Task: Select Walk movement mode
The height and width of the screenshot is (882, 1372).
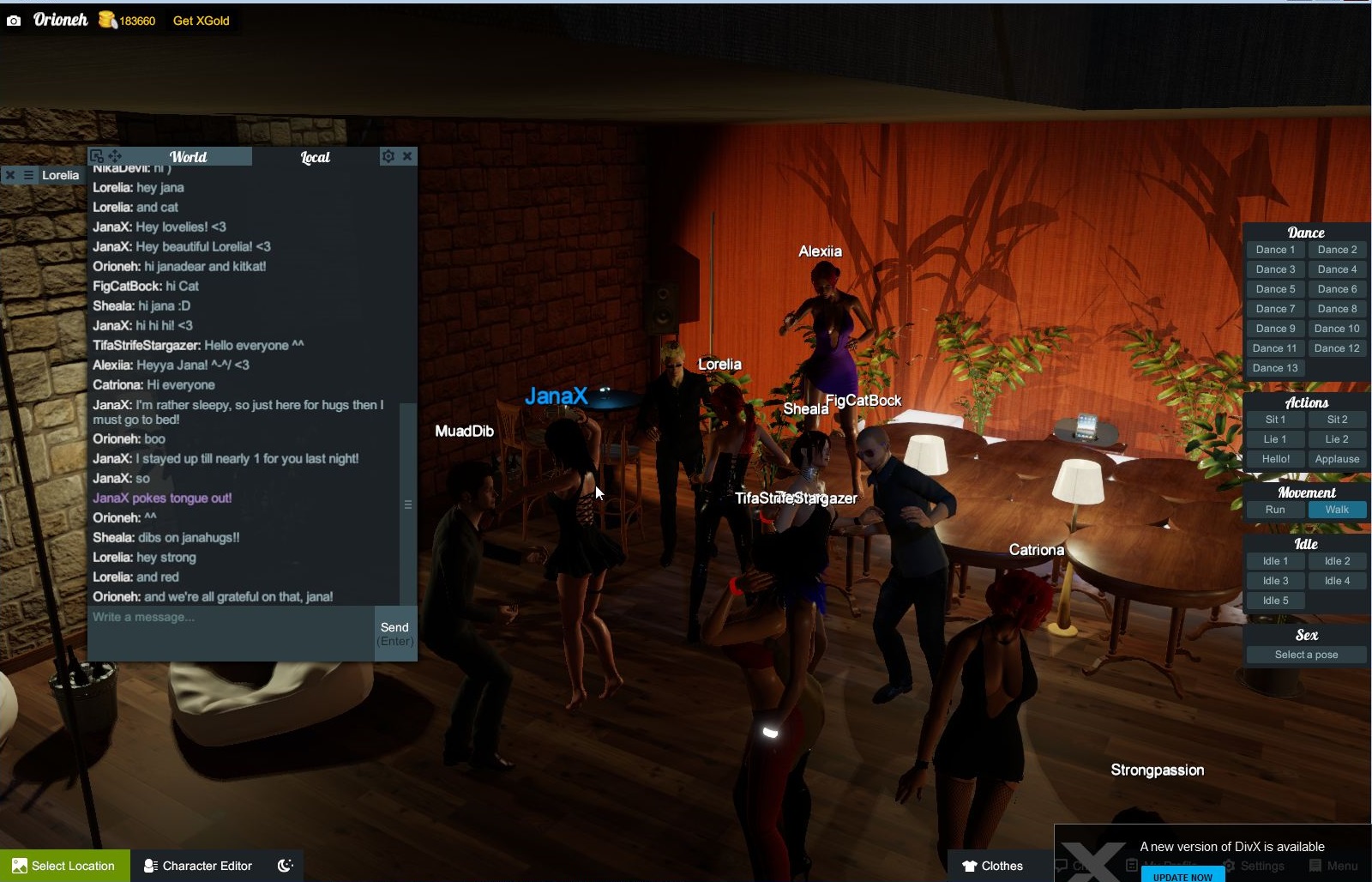Action: [1337, 510]
